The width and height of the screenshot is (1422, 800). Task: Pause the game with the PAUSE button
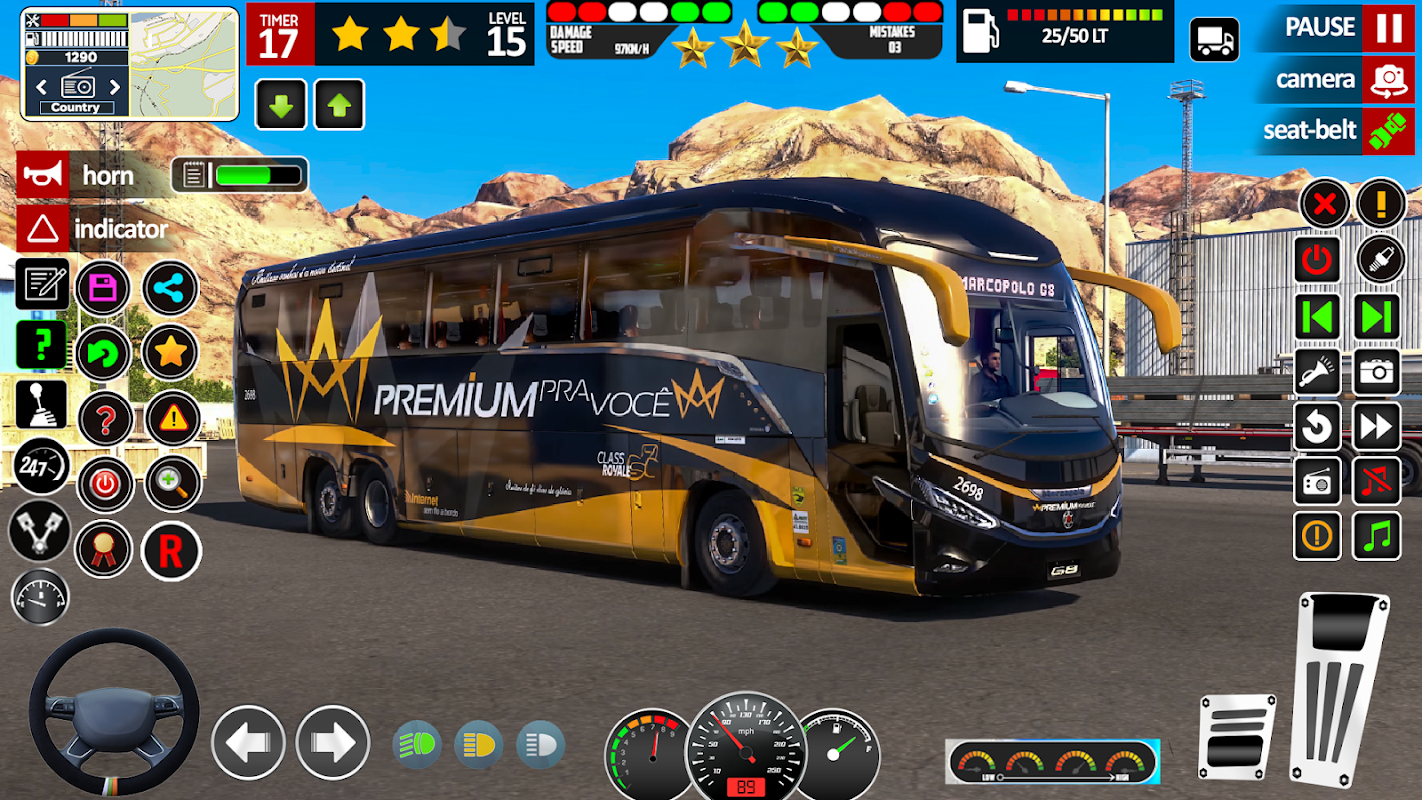coord(1388,28)
